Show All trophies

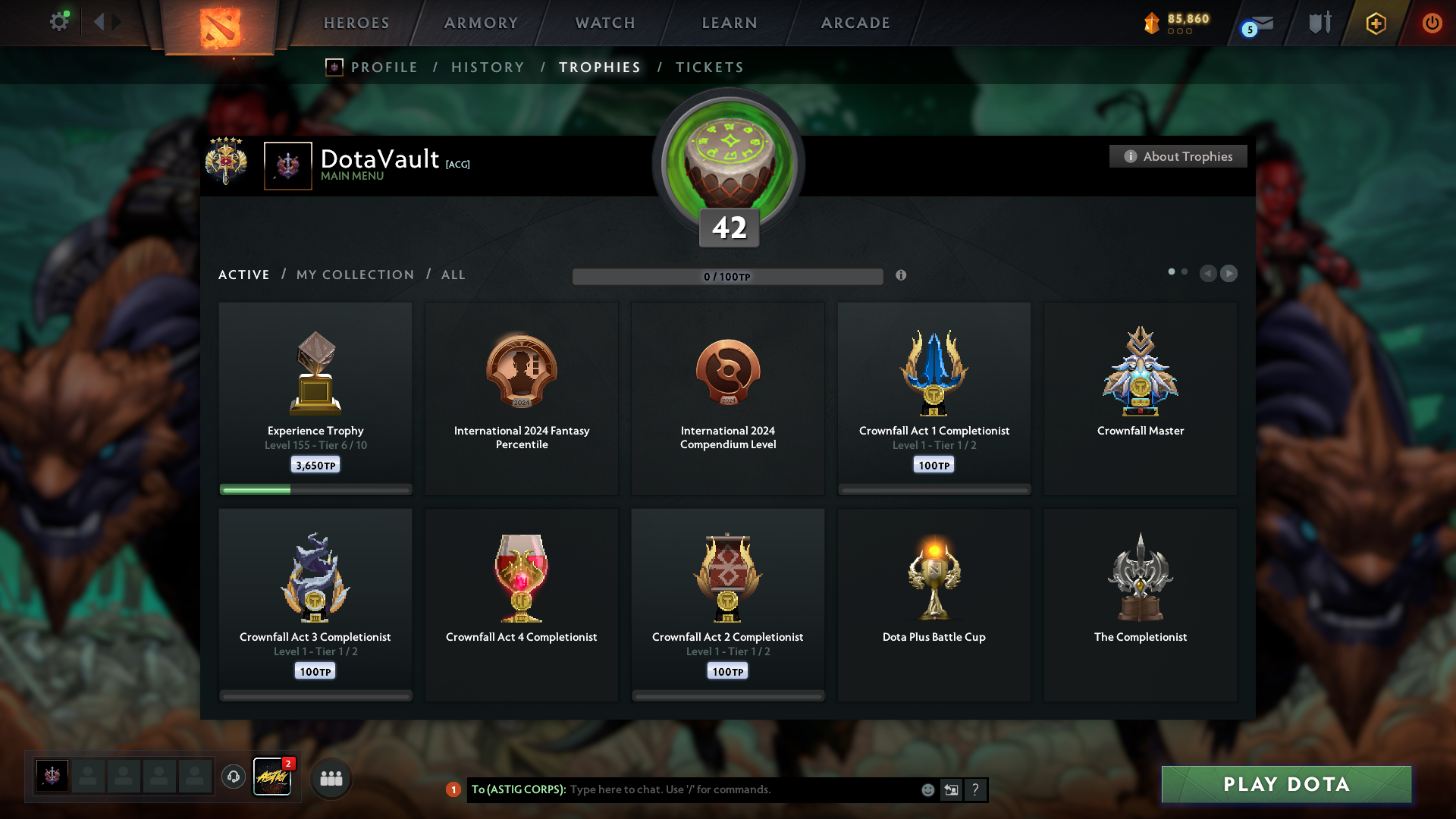tap(453, 275)
